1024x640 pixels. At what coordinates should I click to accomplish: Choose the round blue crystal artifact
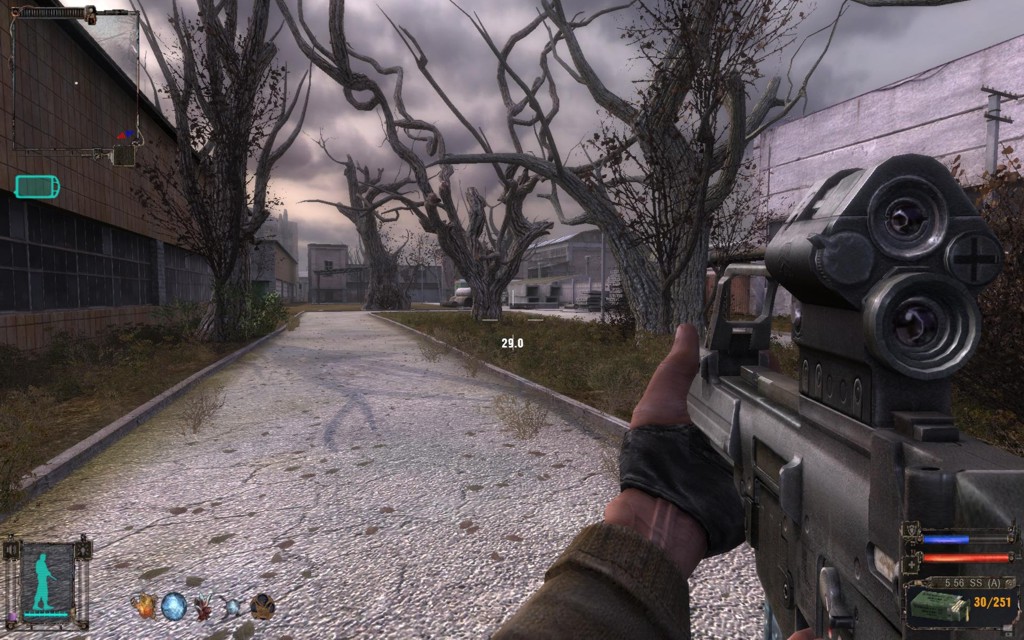pos(174,605)
